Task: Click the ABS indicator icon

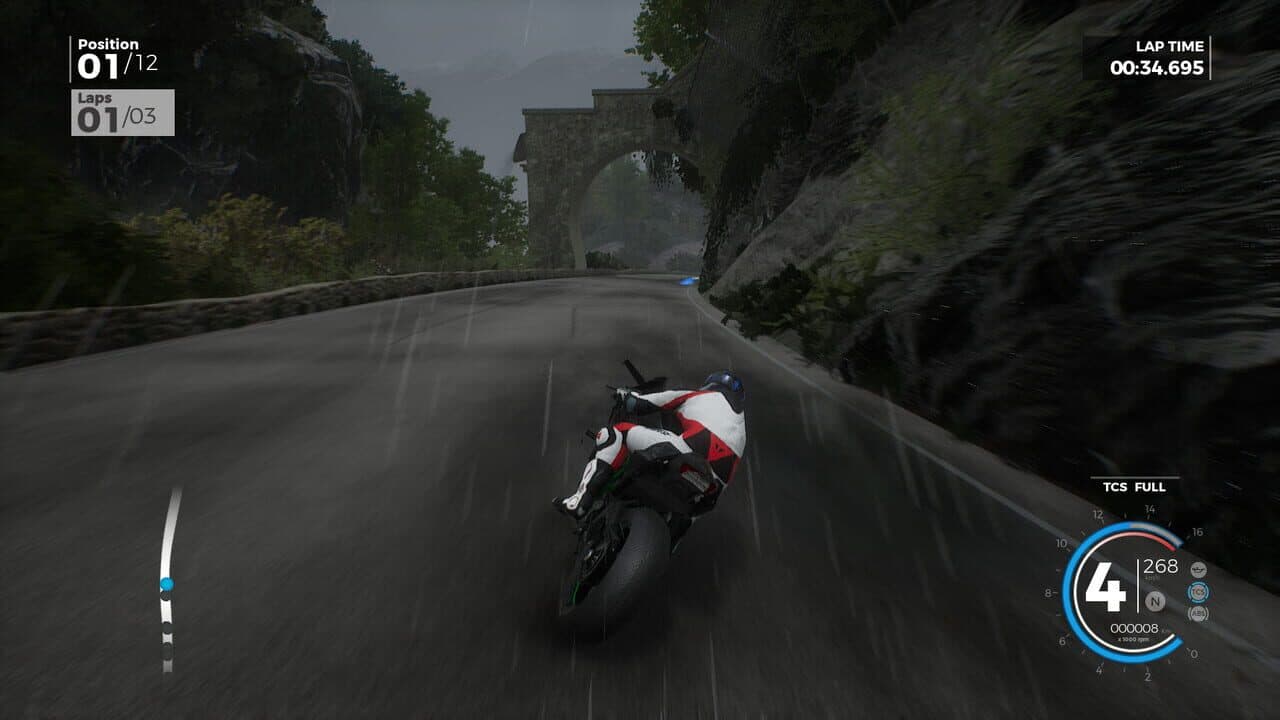Action: coord(1199,616)
